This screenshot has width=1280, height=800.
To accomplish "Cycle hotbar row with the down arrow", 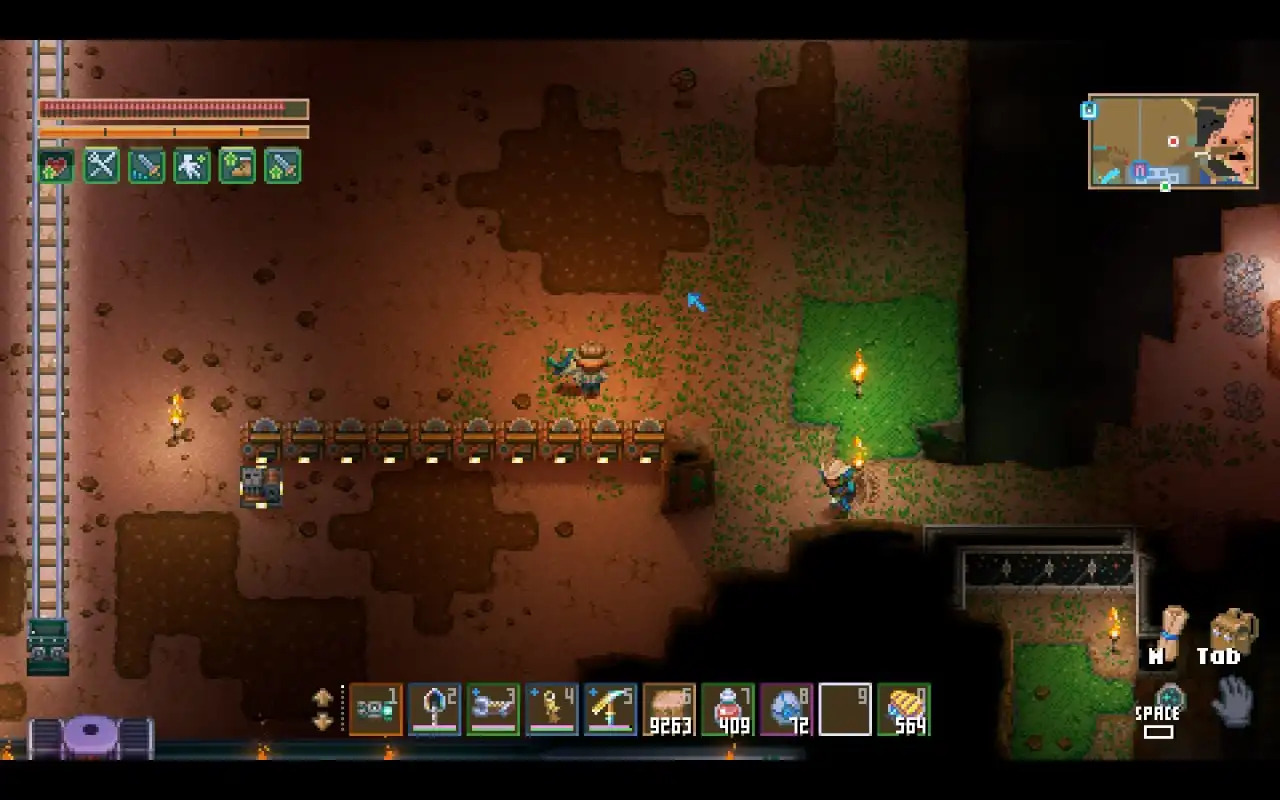I will [323, 721].
